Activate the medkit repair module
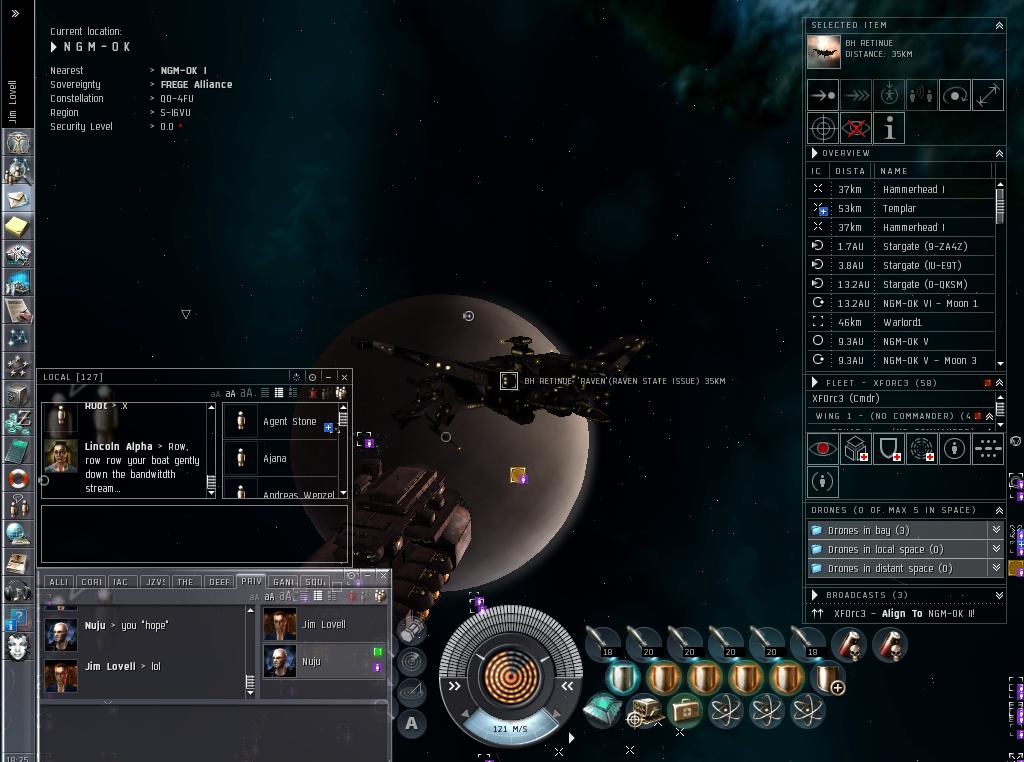This screenshot has width=1024, height=762. click(686, 711)
